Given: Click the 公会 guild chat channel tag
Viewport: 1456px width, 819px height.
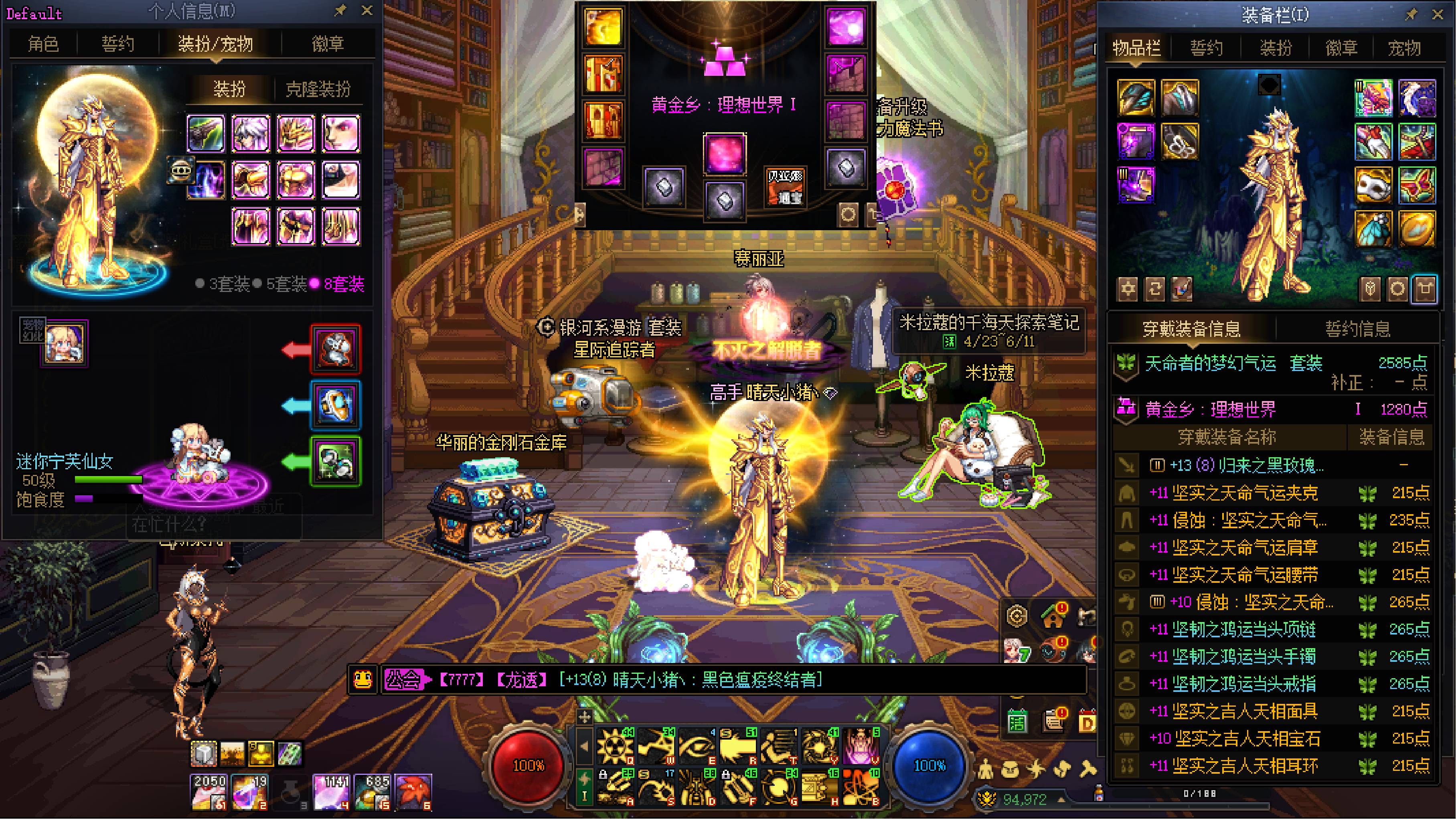Looking at the screenshot, I should (403, 679).
